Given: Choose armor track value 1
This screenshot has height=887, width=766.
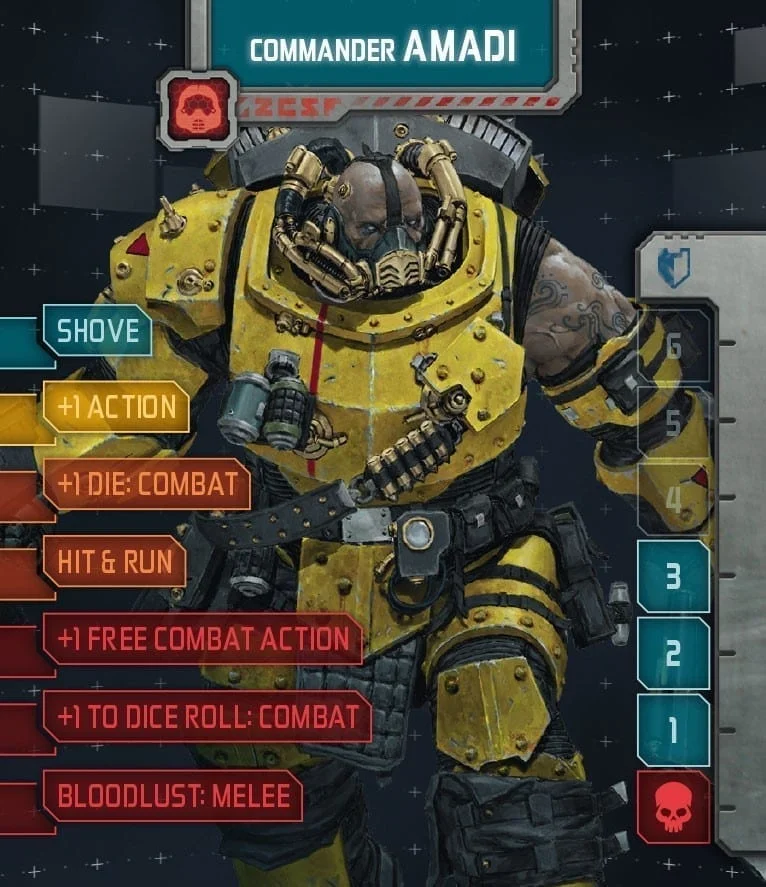Looking at the screenshot, I should [x=673, y=730].
